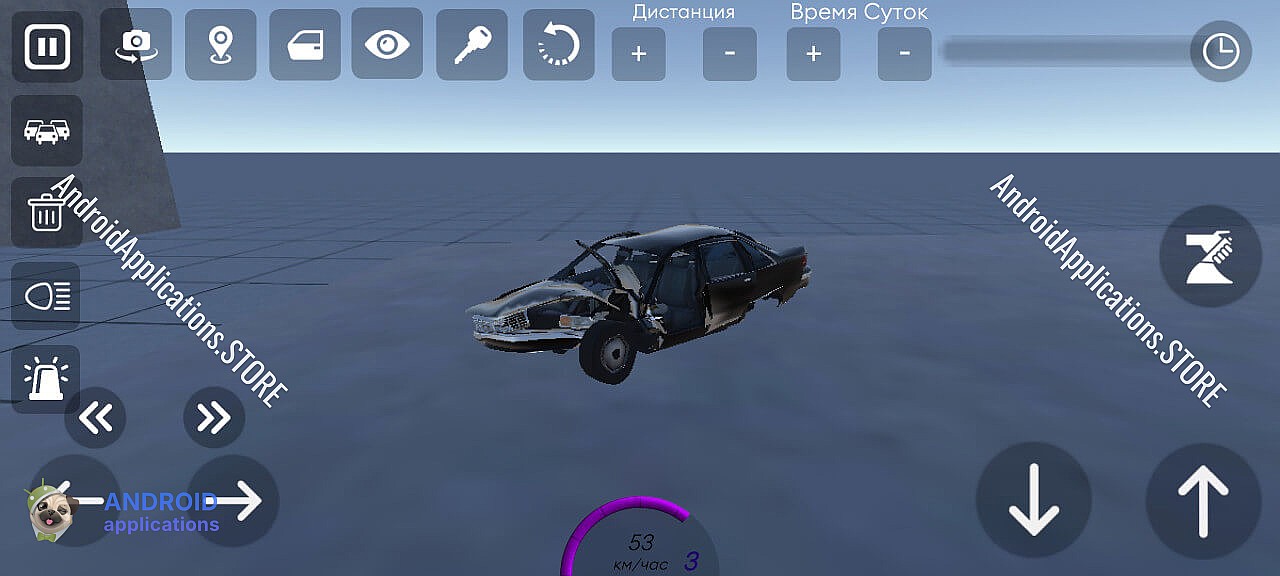The width and height of the screenshot is (1280, 576).
Task: Delete with the trash can button
Action: (x=46, y=213)
